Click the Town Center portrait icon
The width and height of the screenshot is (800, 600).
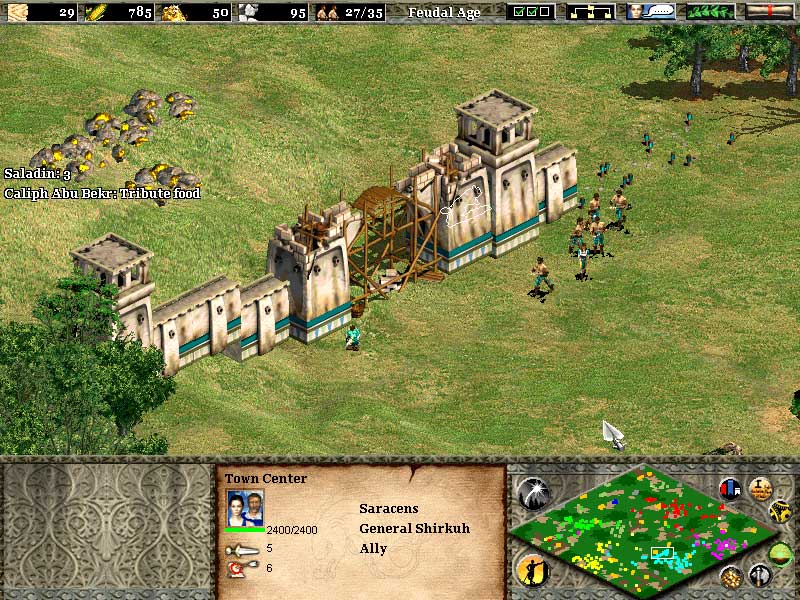click(x=245, y=508)
